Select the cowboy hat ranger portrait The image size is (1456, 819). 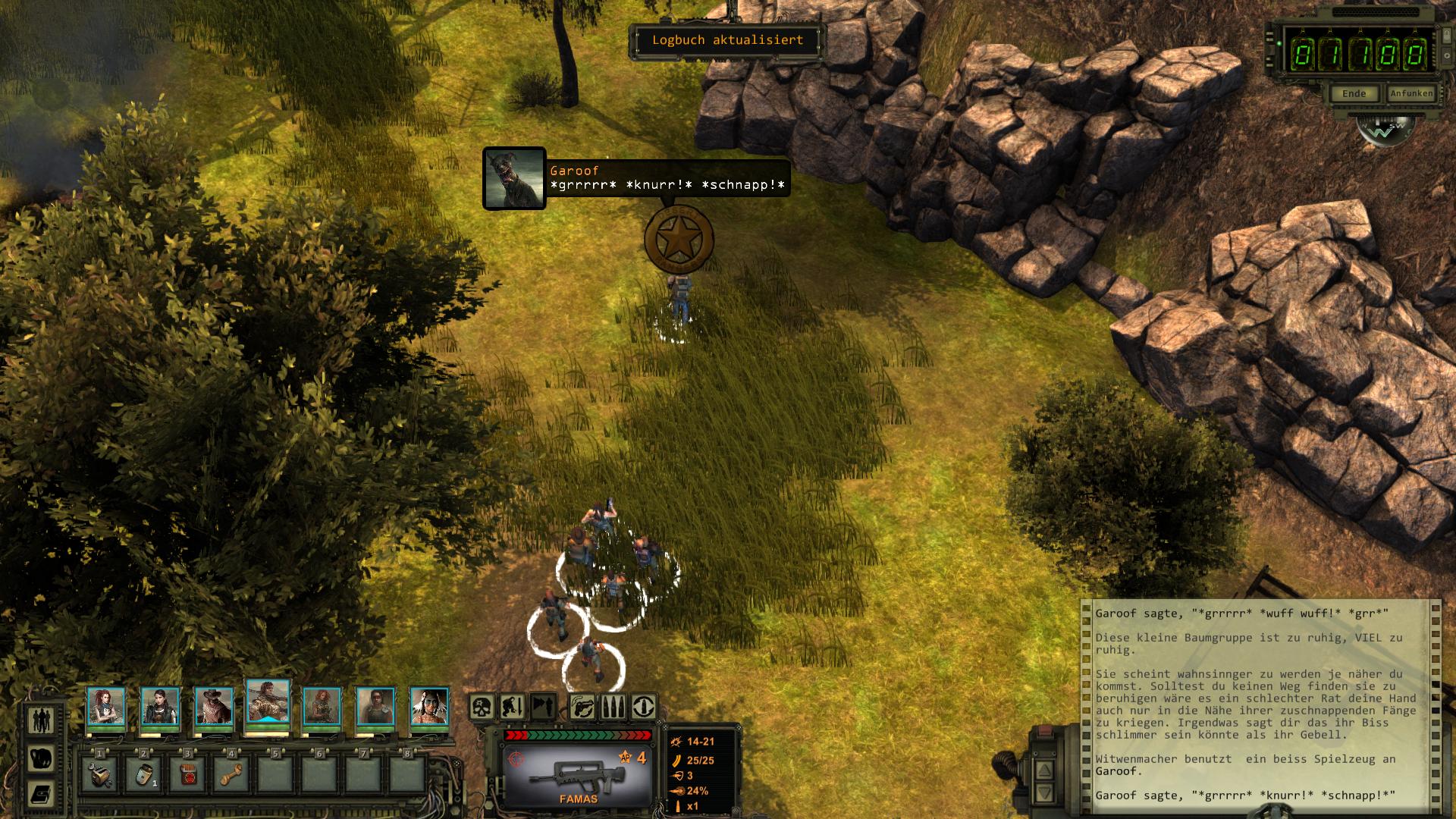[214, 707]
